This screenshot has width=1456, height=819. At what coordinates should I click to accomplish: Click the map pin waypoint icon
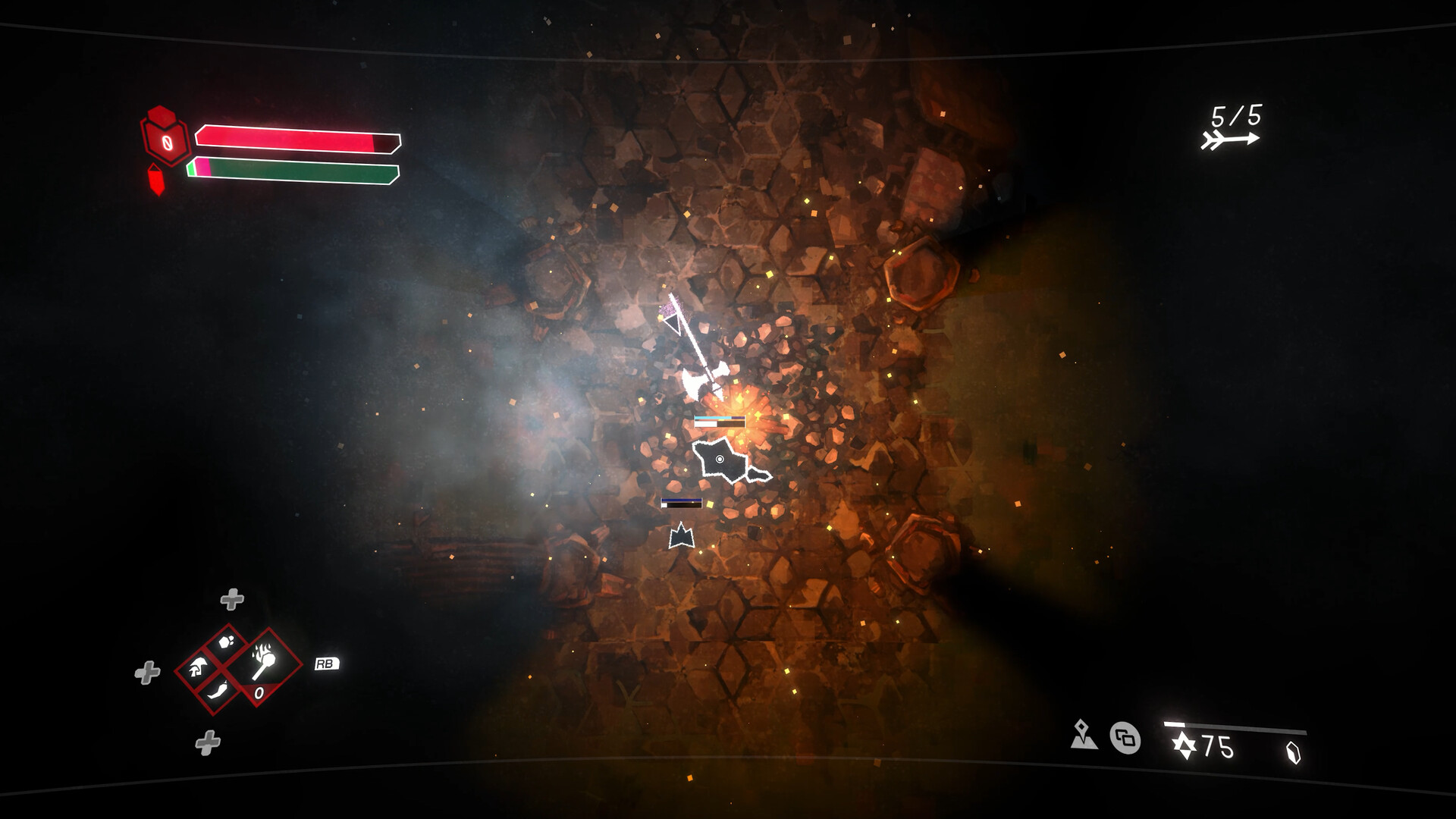1083,736
